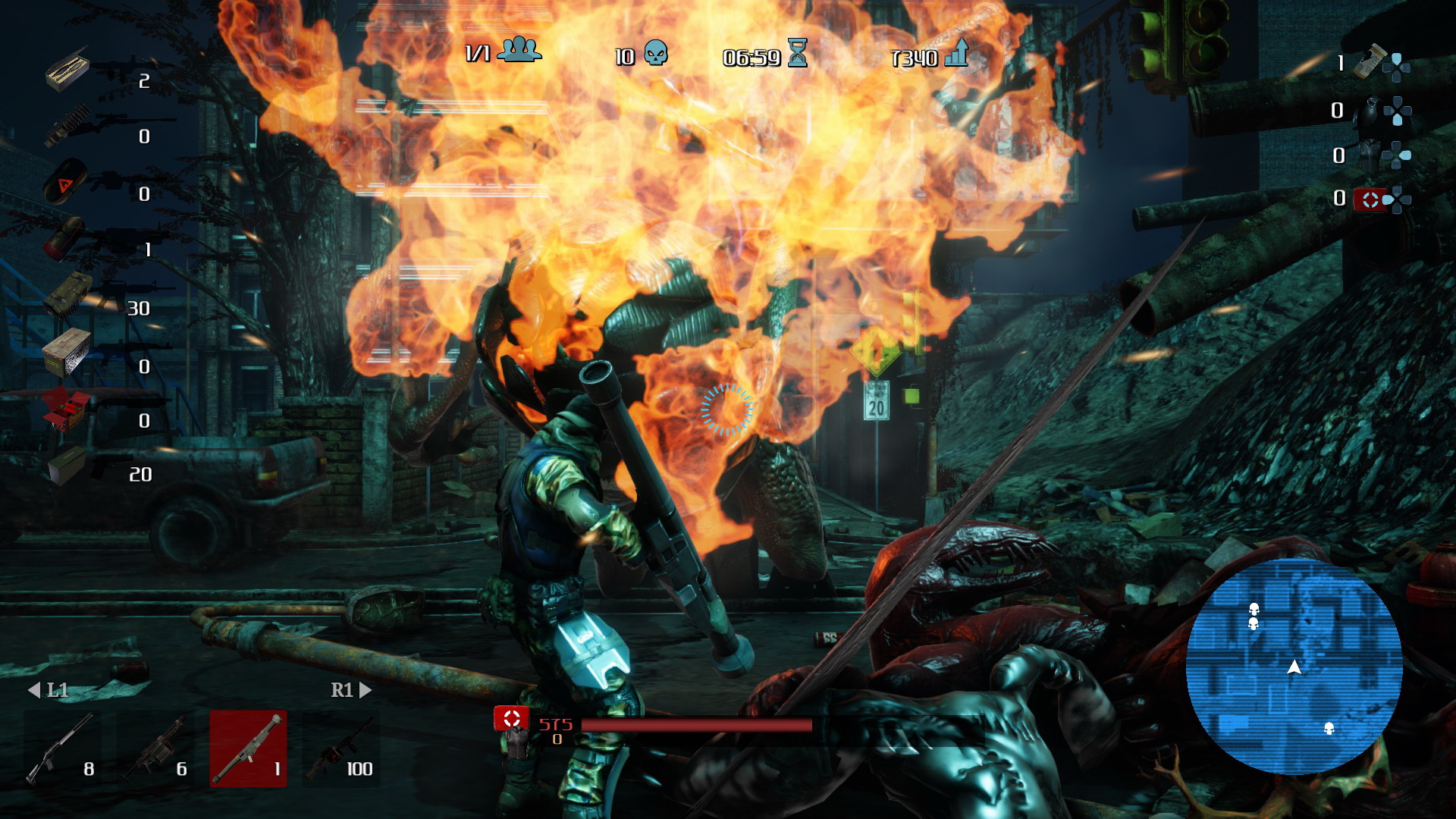Select the metal machine gun ammo crate

click(67, 352)
